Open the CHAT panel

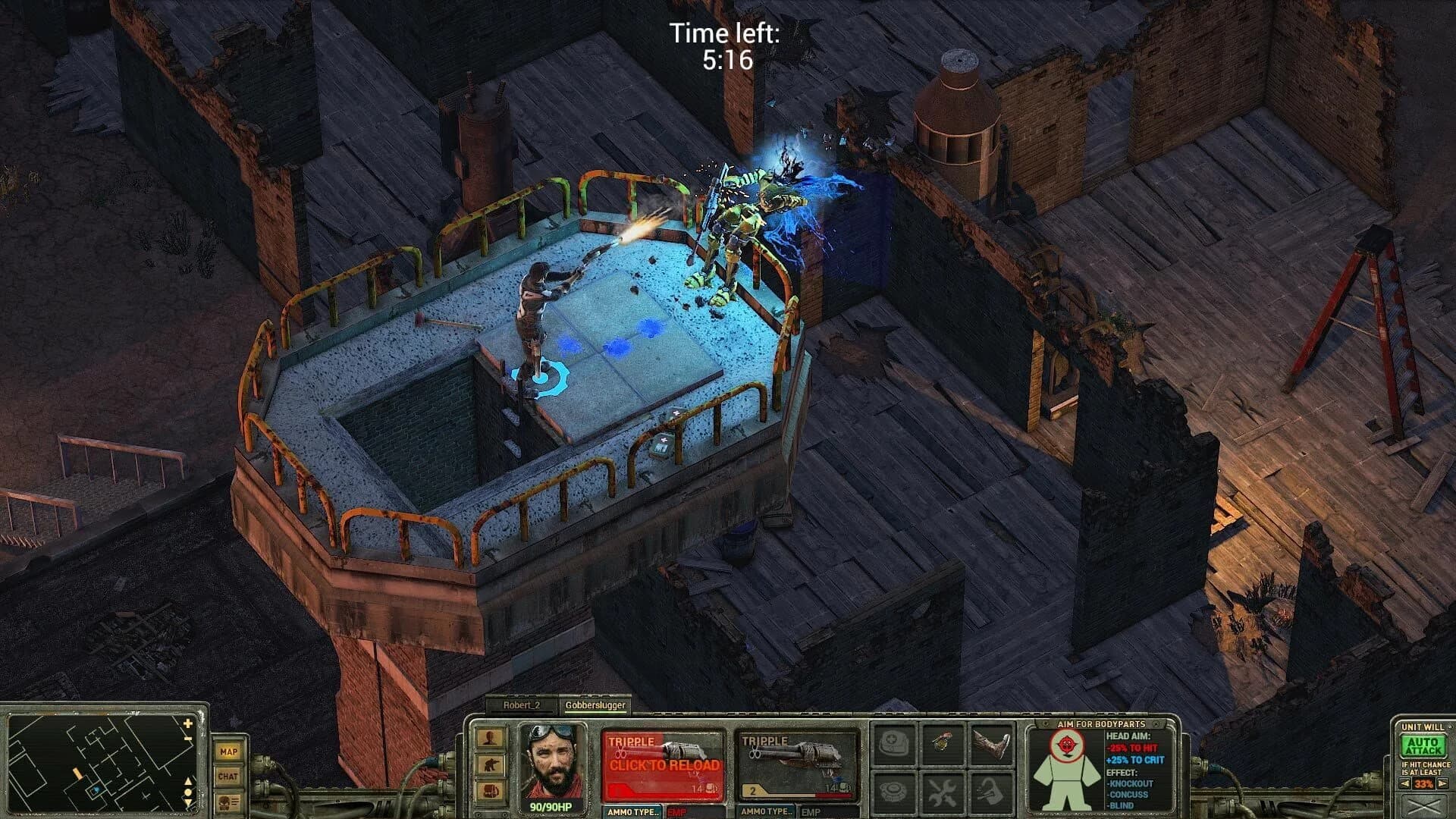tap(227, 777)
